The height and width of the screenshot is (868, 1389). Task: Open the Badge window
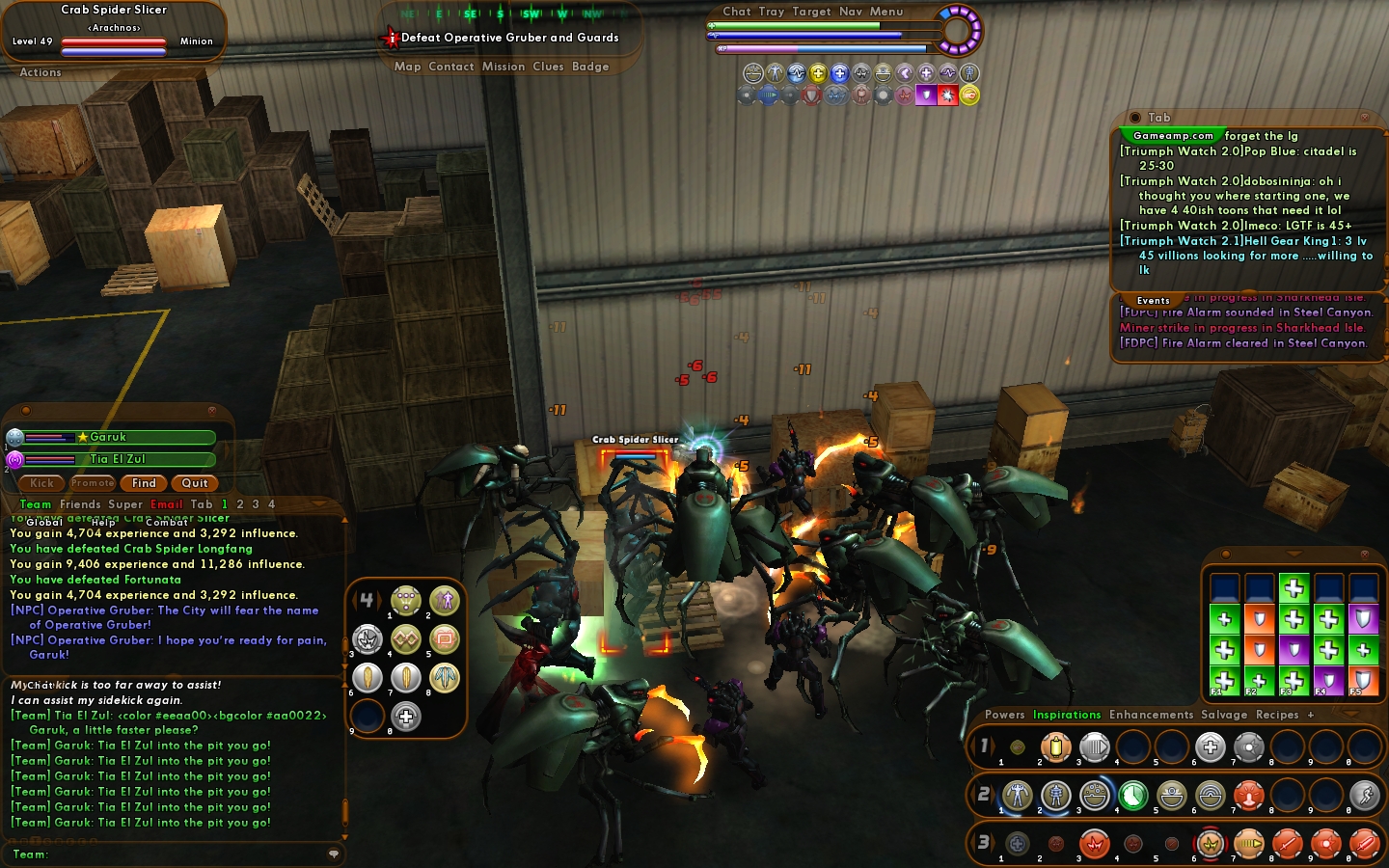click(x=590, y=67)
